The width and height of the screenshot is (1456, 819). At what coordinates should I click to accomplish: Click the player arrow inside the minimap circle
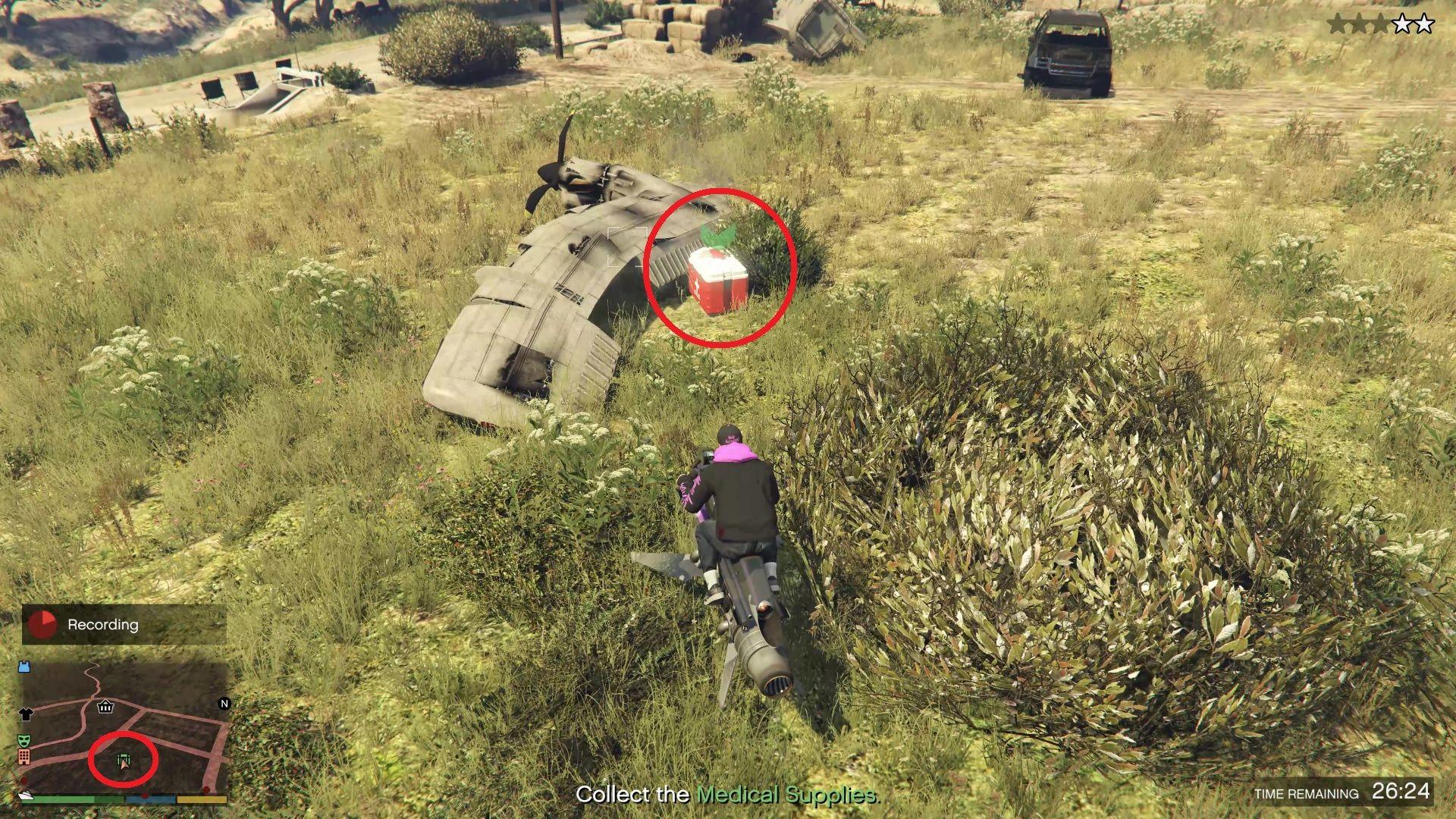[x=124, y=766]
